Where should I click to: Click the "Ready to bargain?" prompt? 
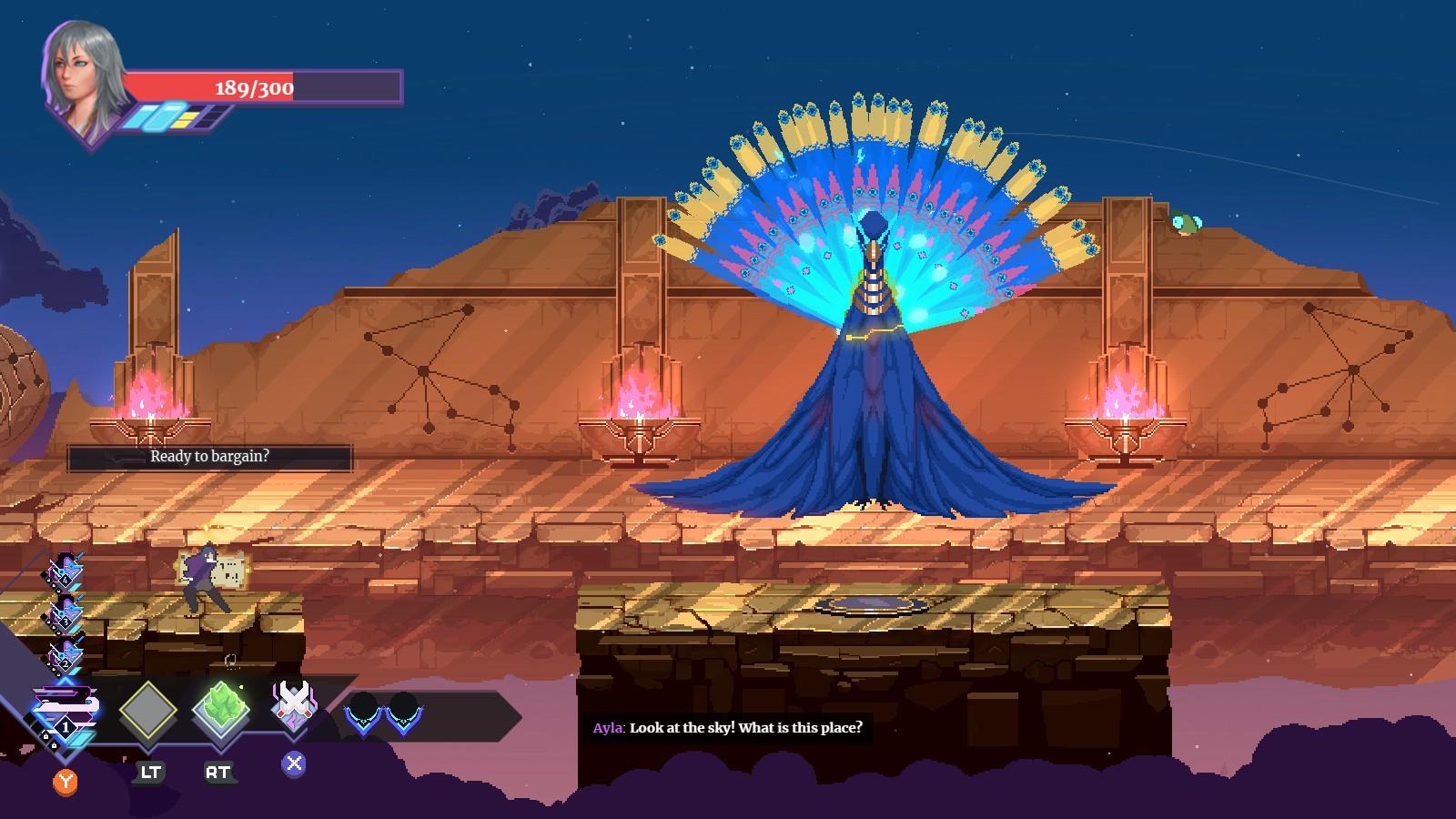tap(209, 457)
